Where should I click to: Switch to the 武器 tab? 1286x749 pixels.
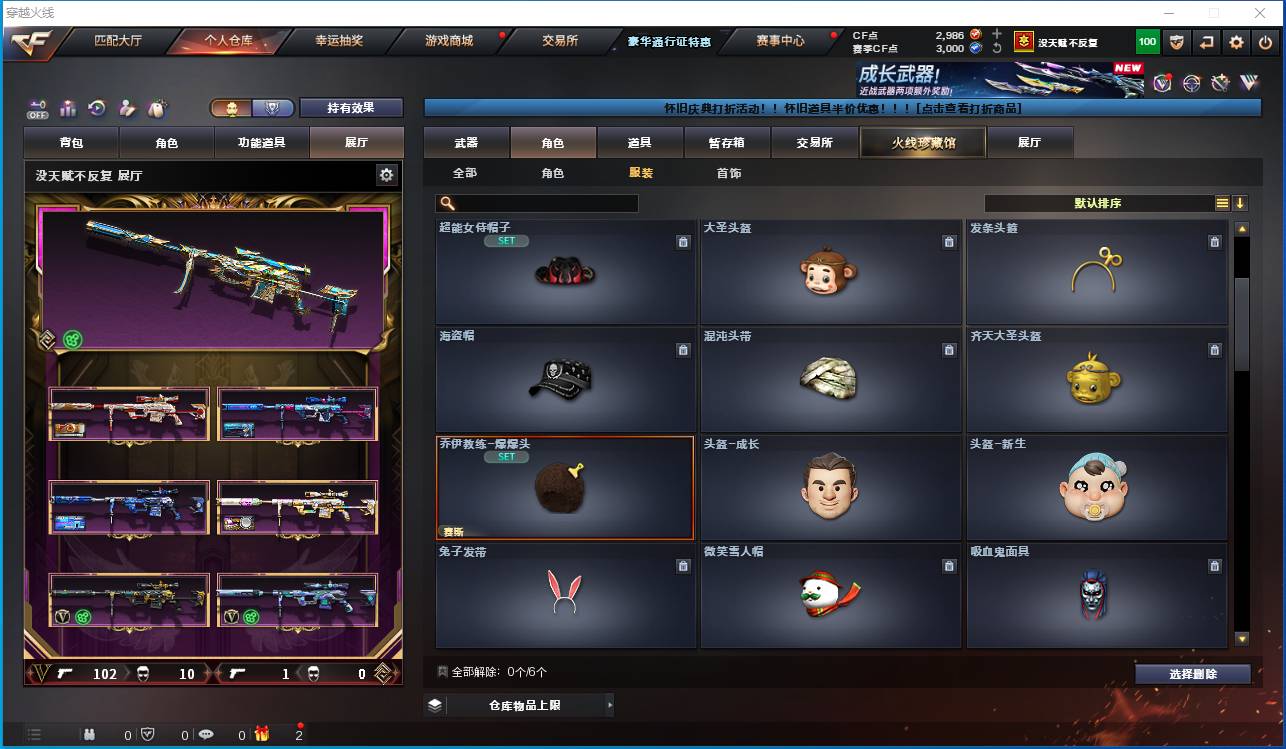coord(464,142)
